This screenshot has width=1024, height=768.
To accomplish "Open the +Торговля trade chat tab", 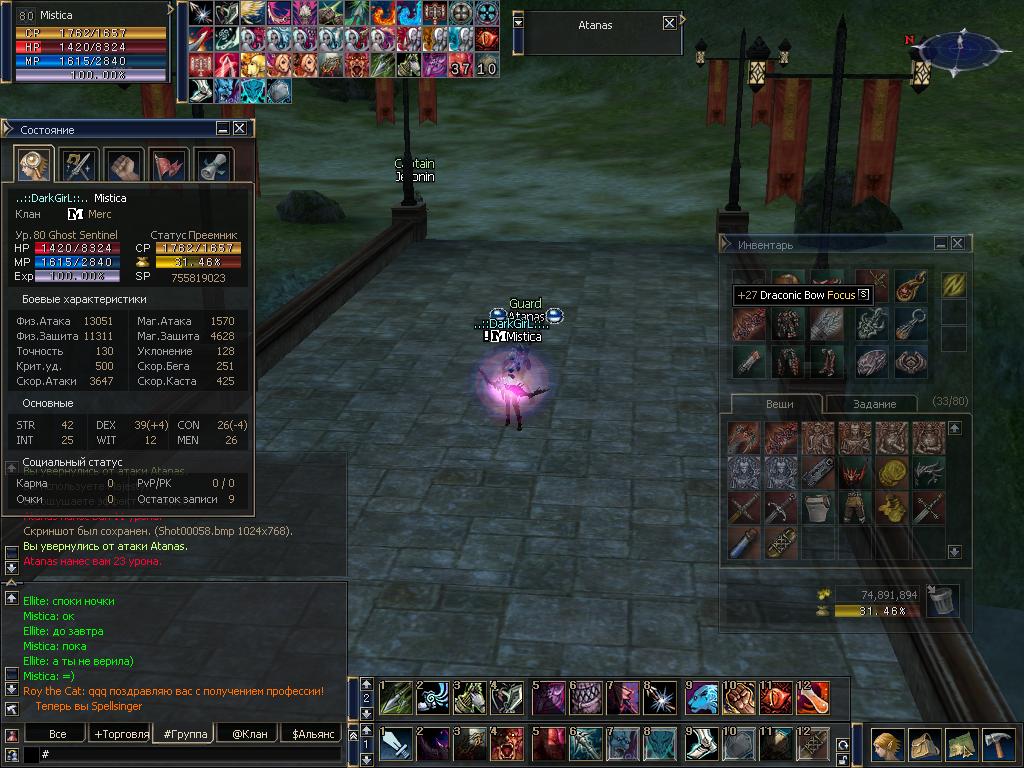I will [121, 734].
